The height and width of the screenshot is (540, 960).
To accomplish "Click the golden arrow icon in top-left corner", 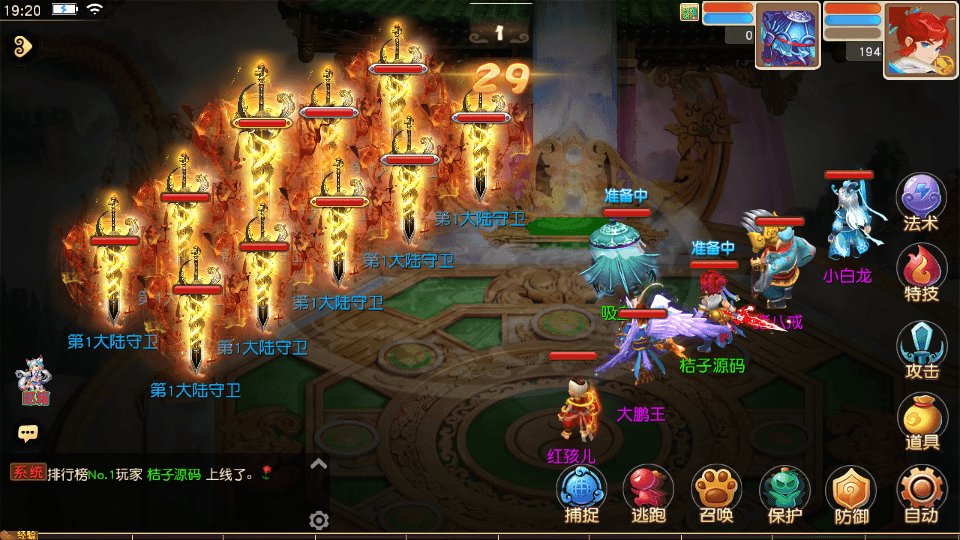I will tap(24, 45).
